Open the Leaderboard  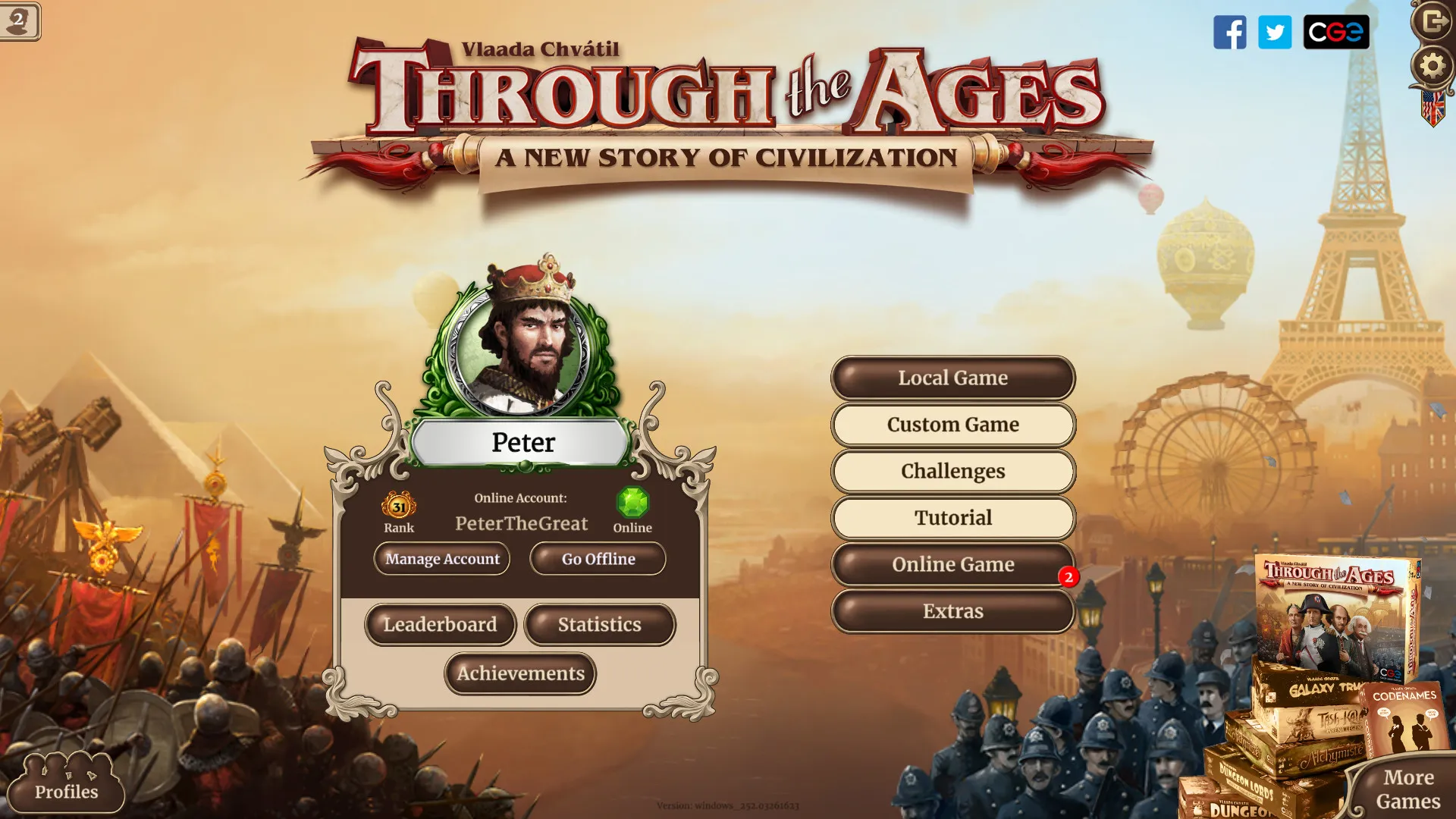pos(441,625)
